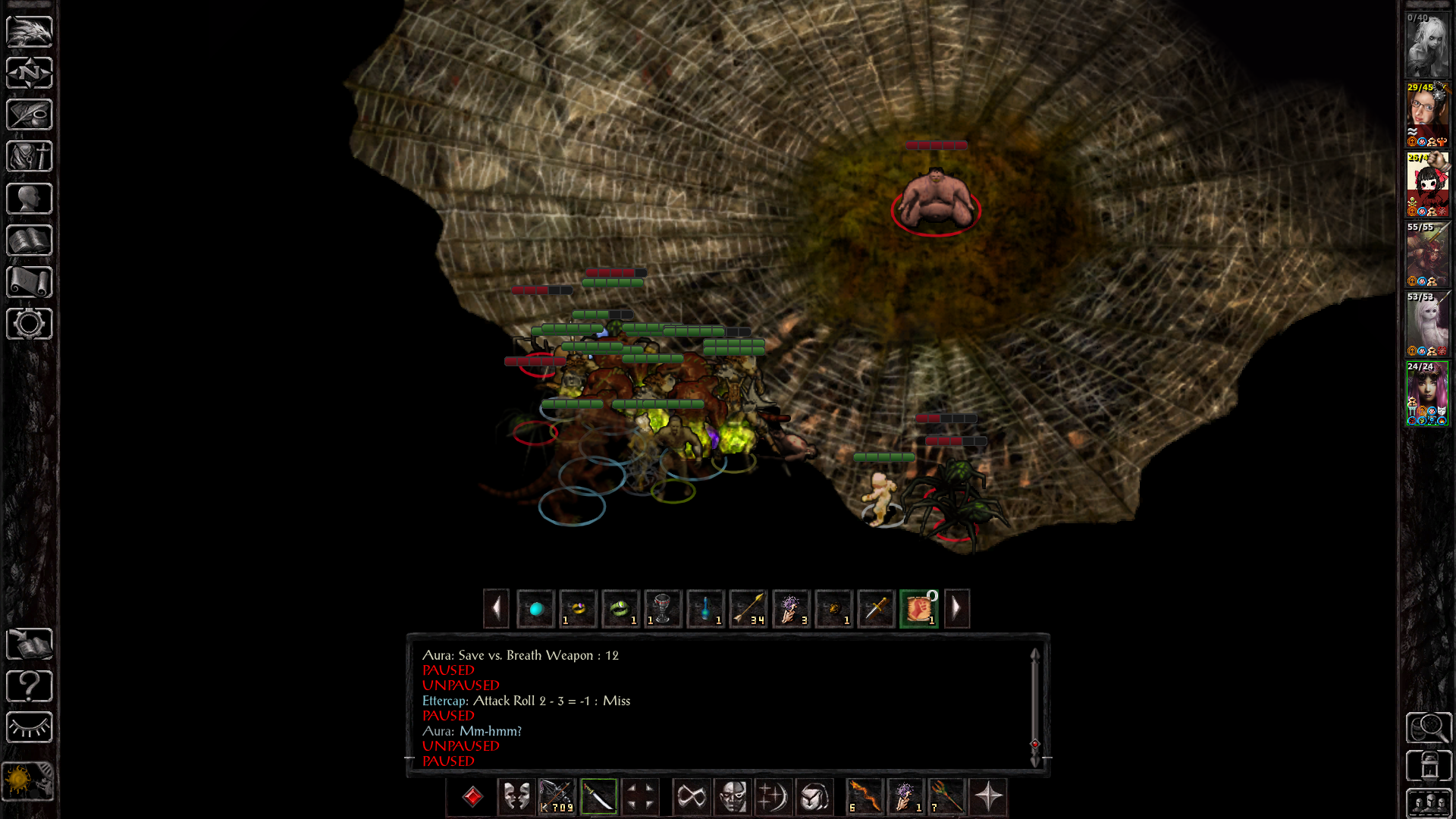Image resolution: width=1456 pixels, height=819 pixels.
Task: Equip the crossbow quick weapon slot
Action: (557, 797)
